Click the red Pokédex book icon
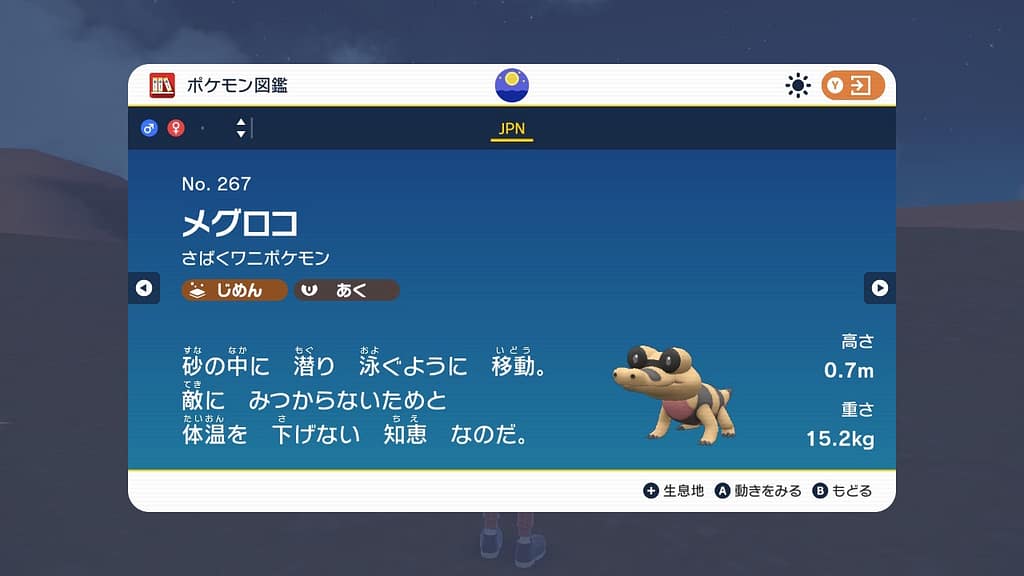The image size is (1024, 576). pos(162,86)
